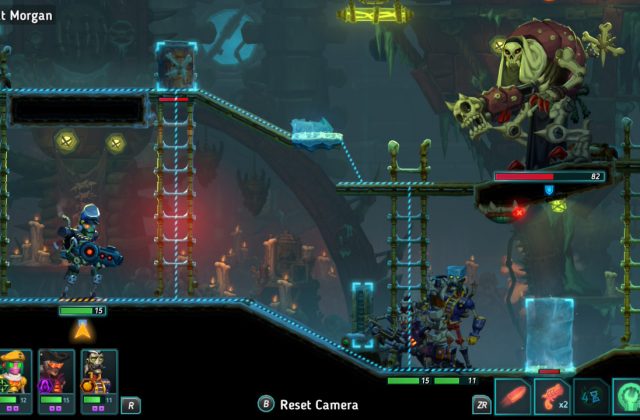Viewport: 640px width, 420px height.
Task: Click the hourglass cooldown ability icon
Action: [590, 396]
